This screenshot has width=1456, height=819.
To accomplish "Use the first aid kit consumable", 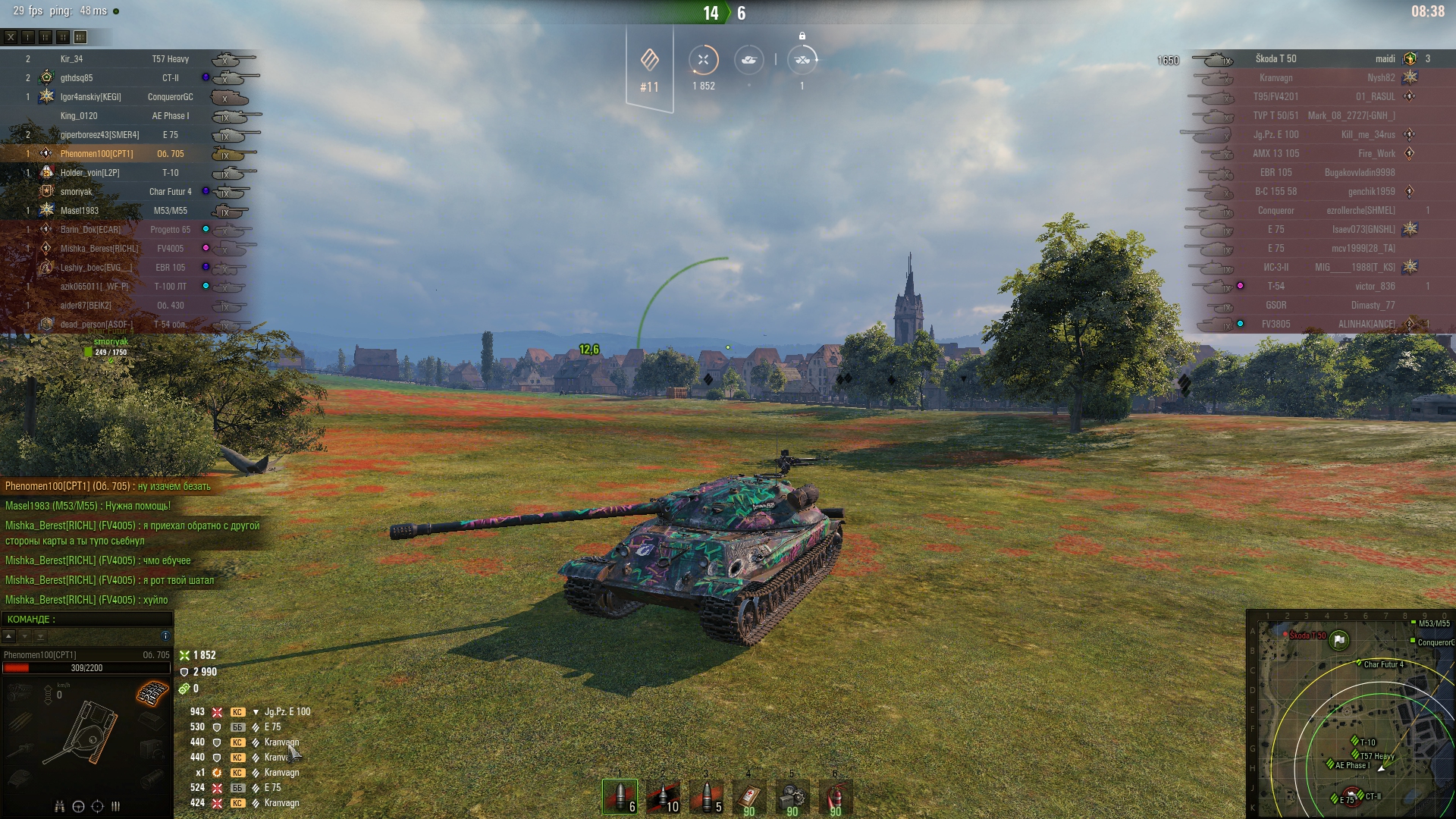I will click(x=749, y=796).
